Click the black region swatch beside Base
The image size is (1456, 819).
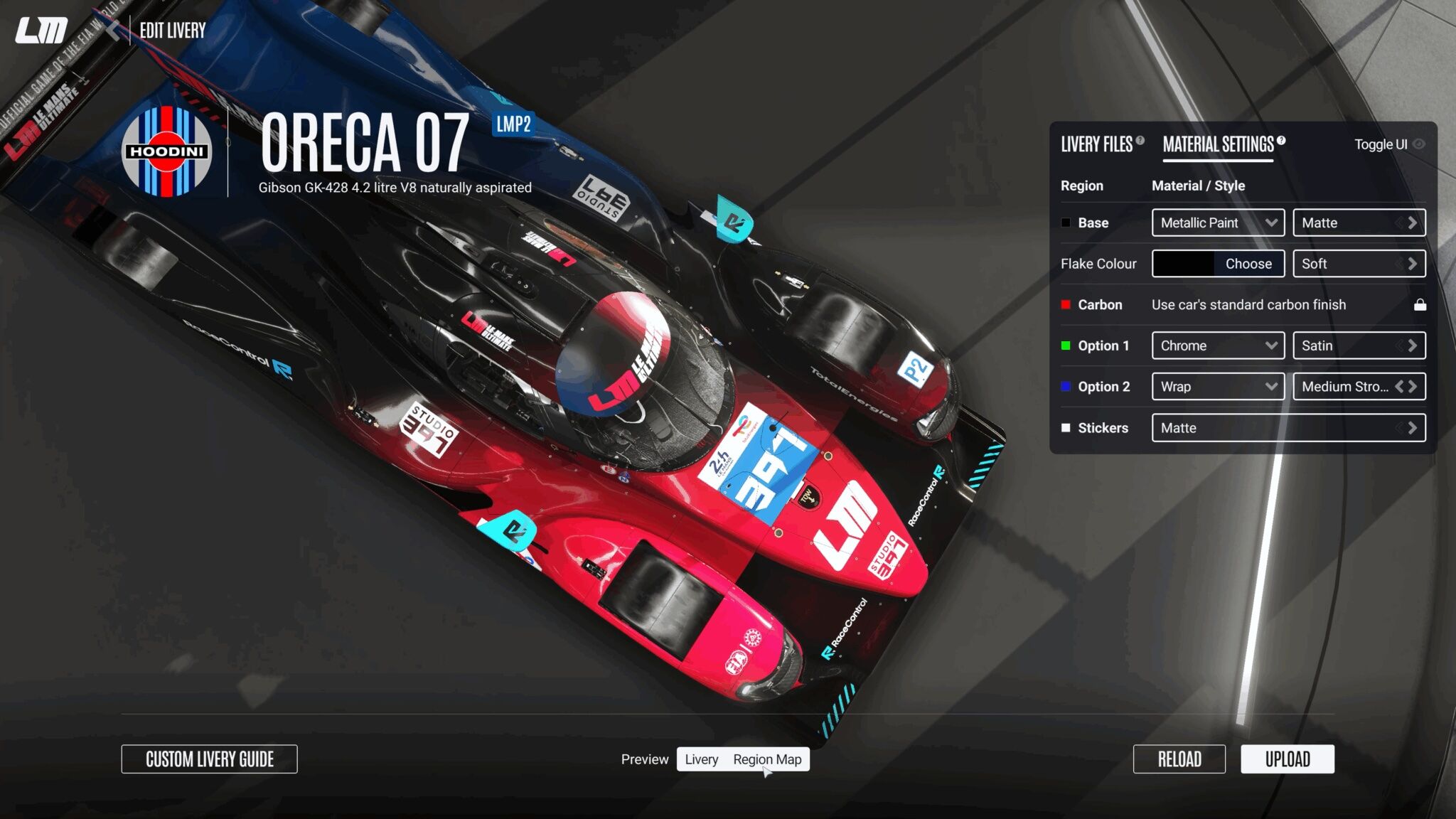tap(1066, 223)
